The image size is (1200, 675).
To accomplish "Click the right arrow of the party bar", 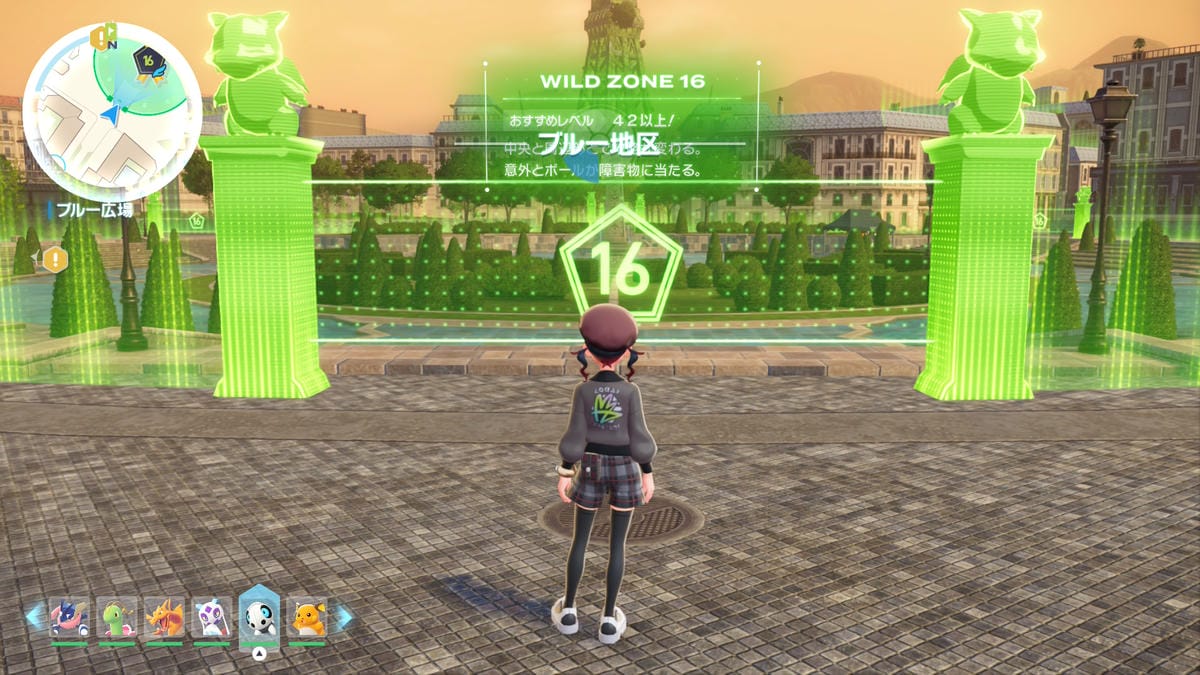I will click(x=343, y=616).
